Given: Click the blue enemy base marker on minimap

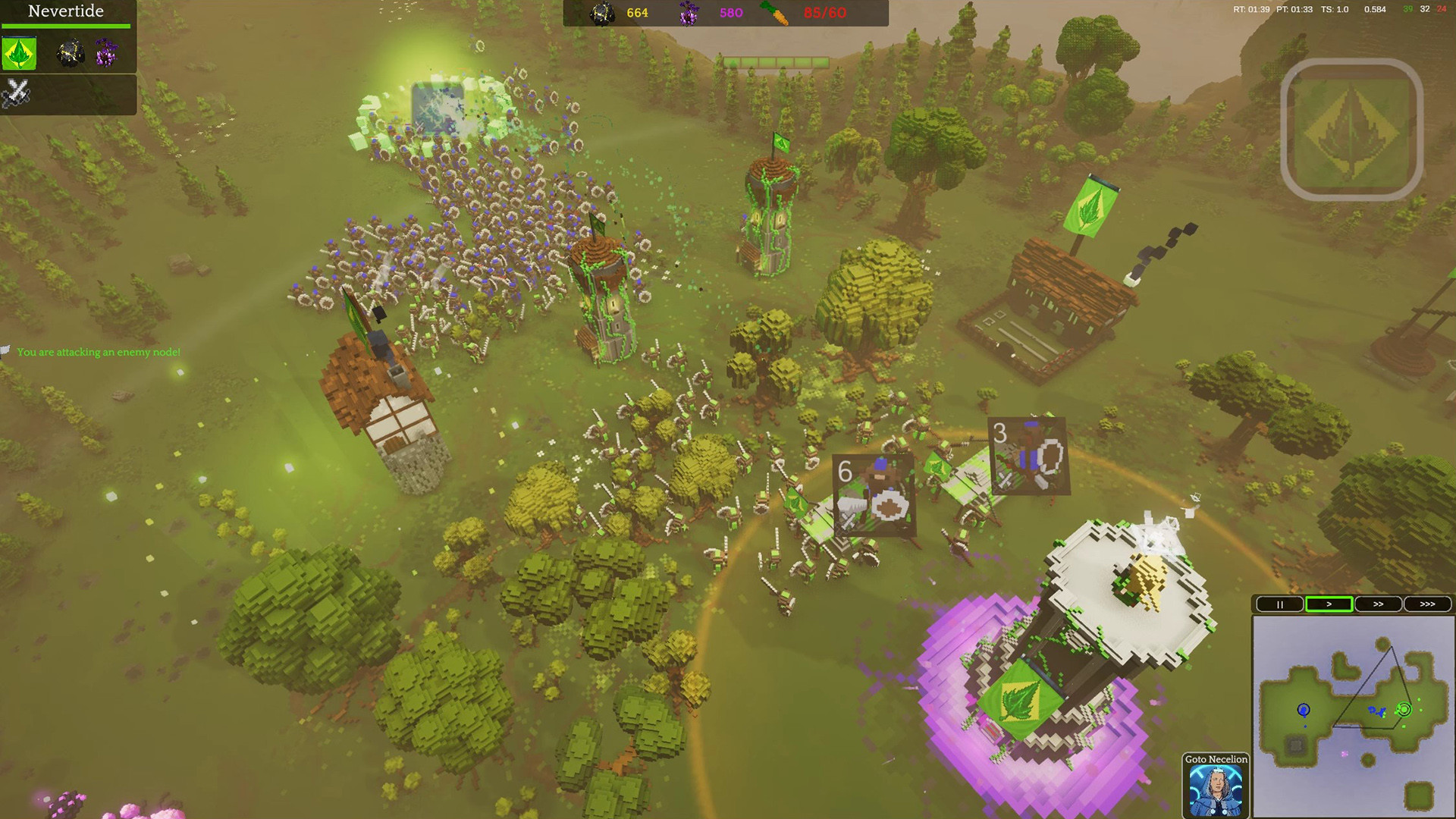Looking at the screenshot, I should [x=1304, y=710].
